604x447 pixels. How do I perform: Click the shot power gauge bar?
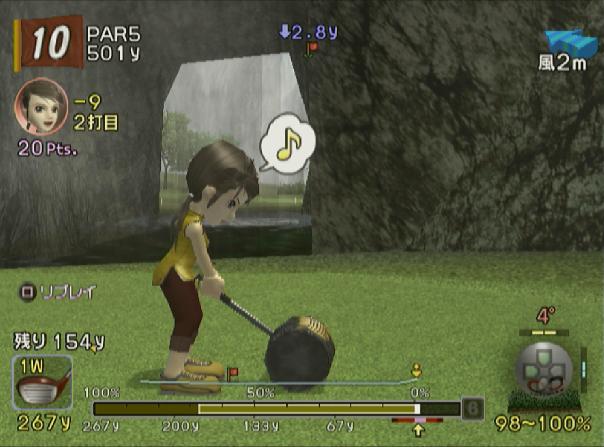tap(275, 409)
